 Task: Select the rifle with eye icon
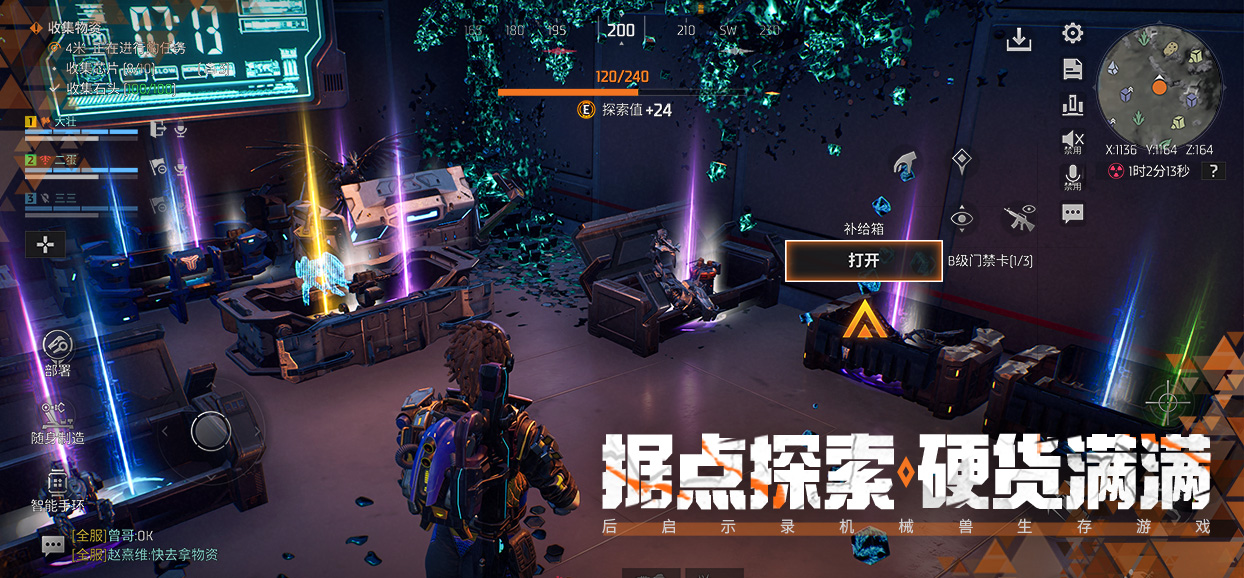(x=1019, y=217)
